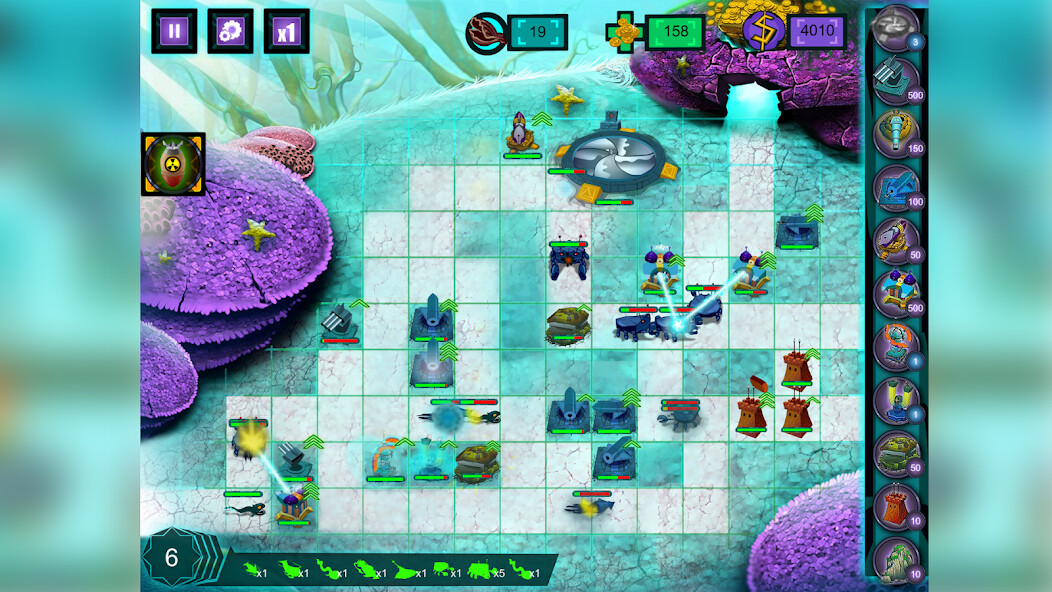Pick the mossy rock tower costing 10
The height and width of the screenshot is (592, 1052).
(895, 559)
